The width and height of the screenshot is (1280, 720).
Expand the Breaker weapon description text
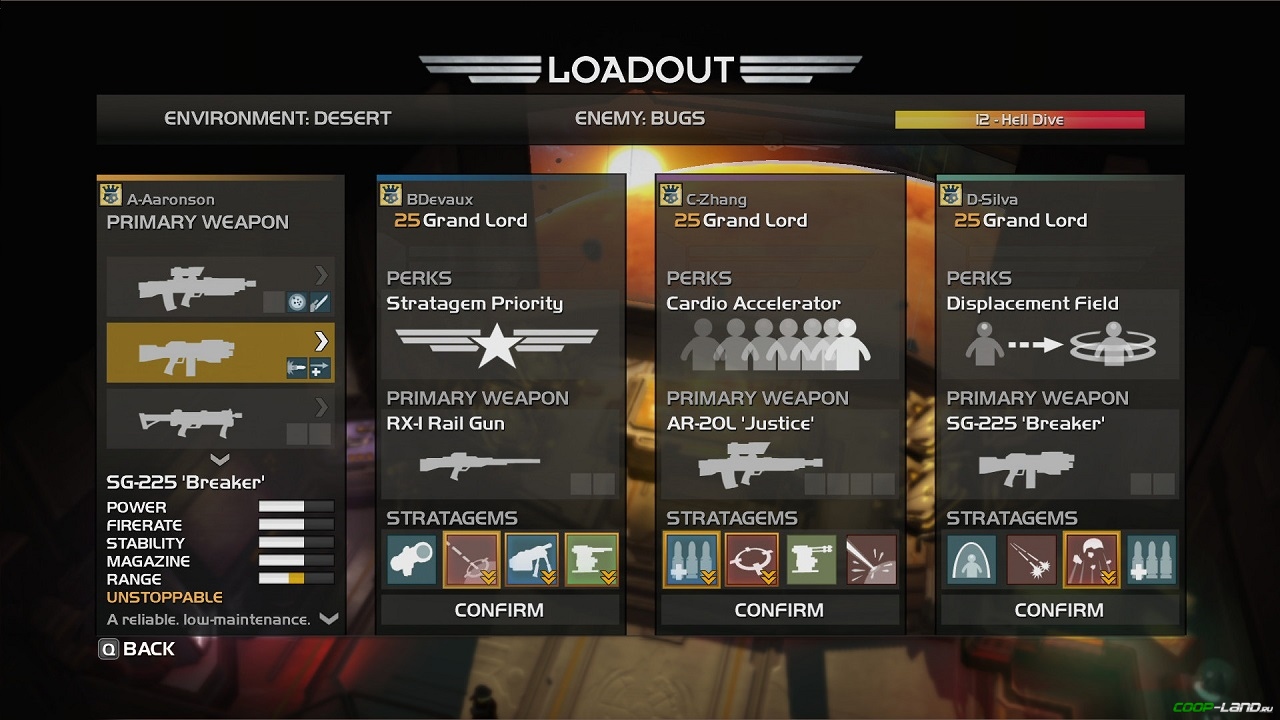(x=328, y=619)
